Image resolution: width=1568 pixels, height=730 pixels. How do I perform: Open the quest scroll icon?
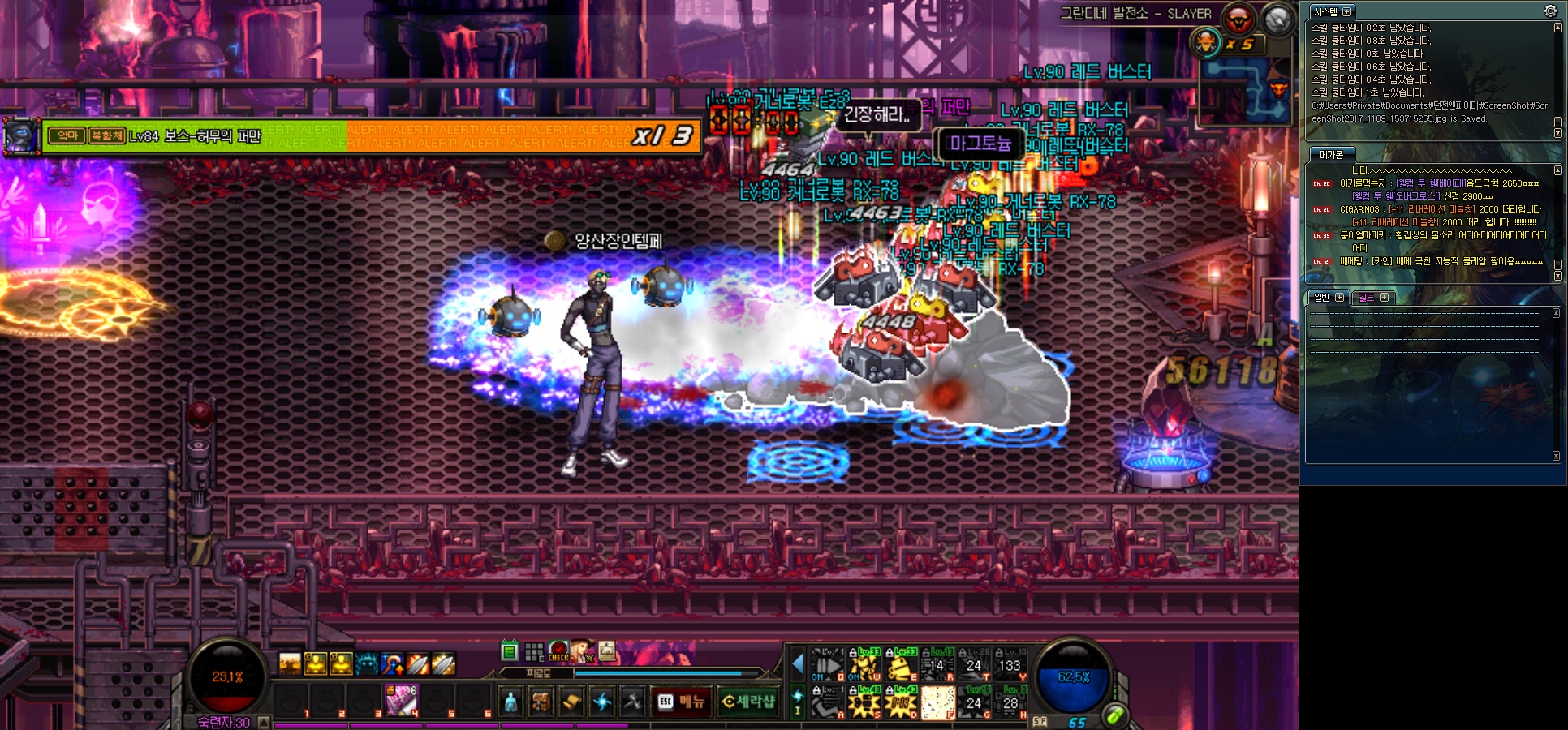click(x=571, y=702)
